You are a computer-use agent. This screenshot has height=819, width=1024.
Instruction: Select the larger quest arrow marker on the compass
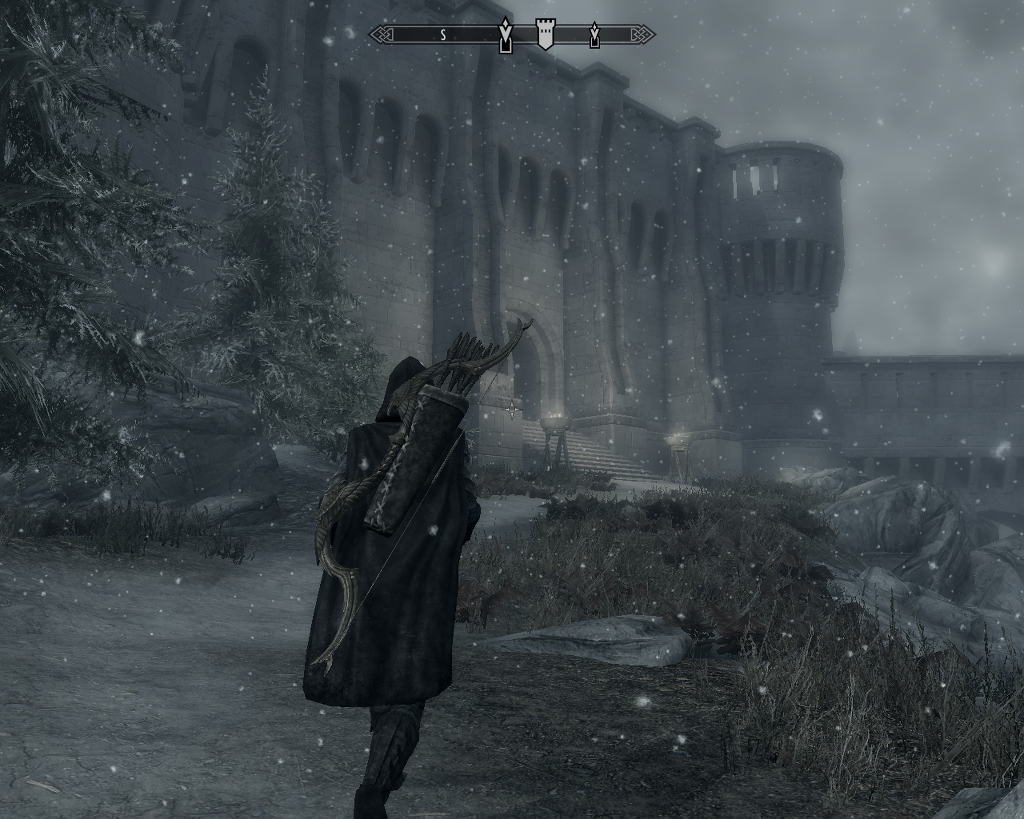coord(506,36)
